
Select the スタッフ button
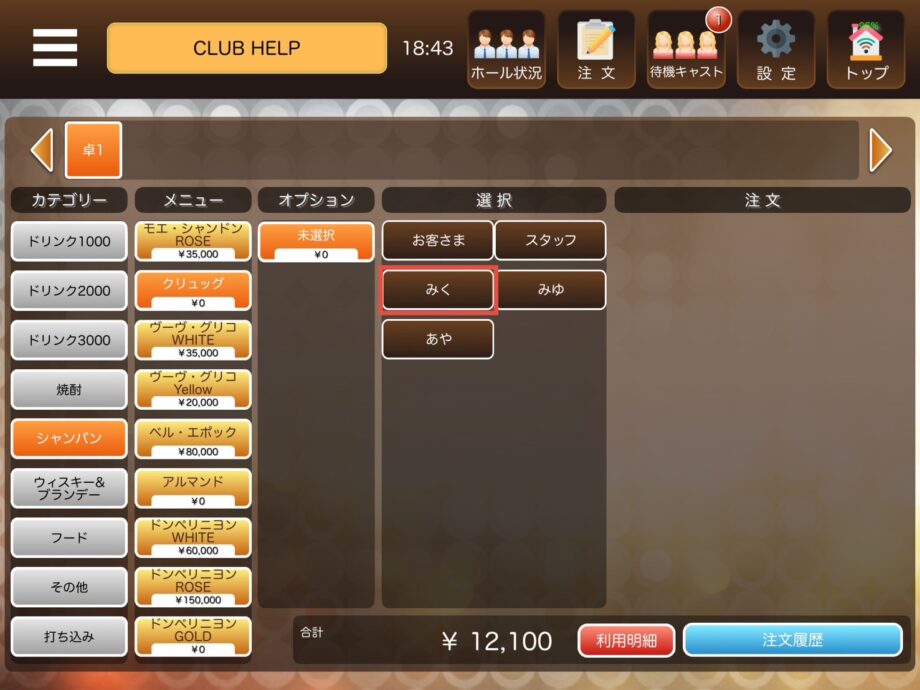click(x=551, y=241)
